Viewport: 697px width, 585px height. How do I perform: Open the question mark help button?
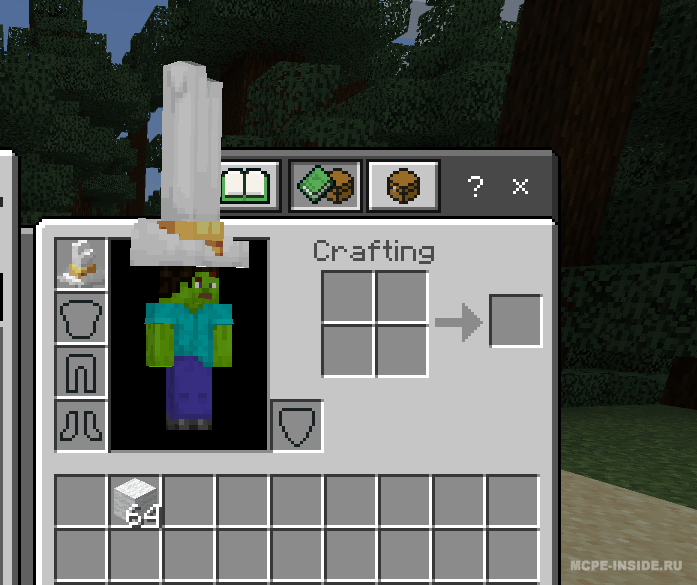(x=476, y=186)
